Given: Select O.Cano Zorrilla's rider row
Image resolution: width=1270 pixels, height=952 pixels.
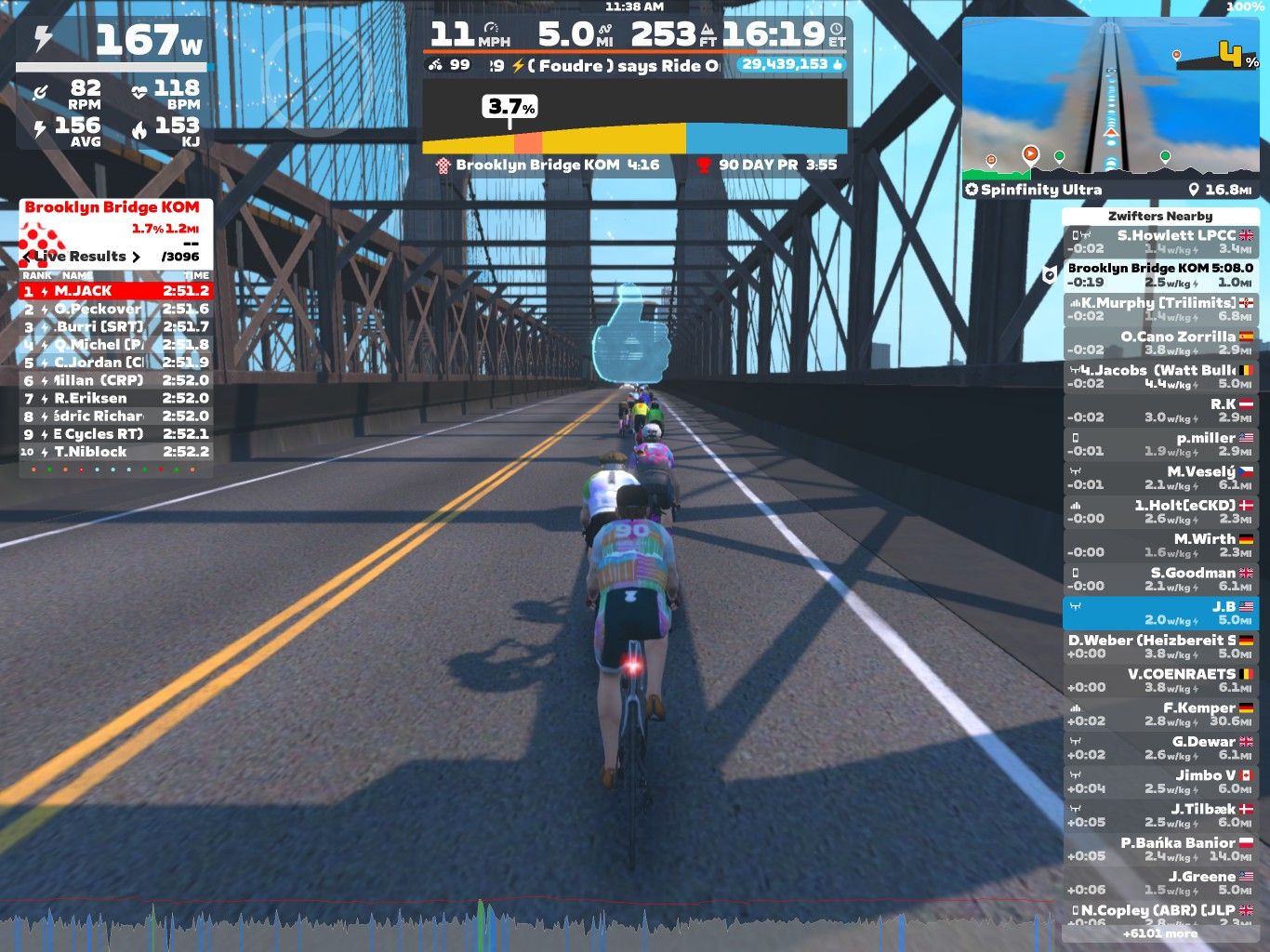Looking at the screenshot, I should click(x=1160, y=343).
